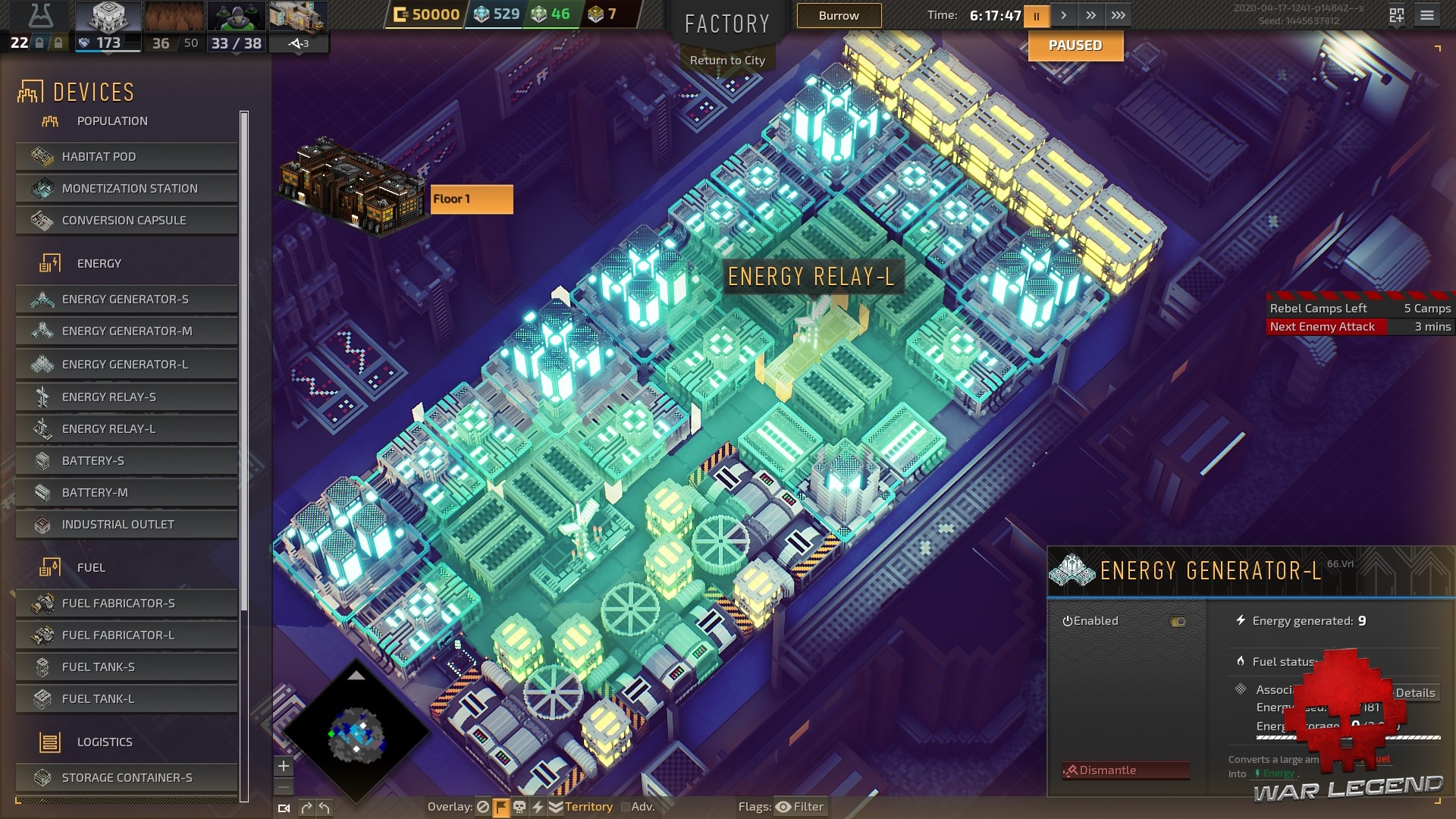Open the hamburger main menu

pyautogui.click(x=1427, y=16)
